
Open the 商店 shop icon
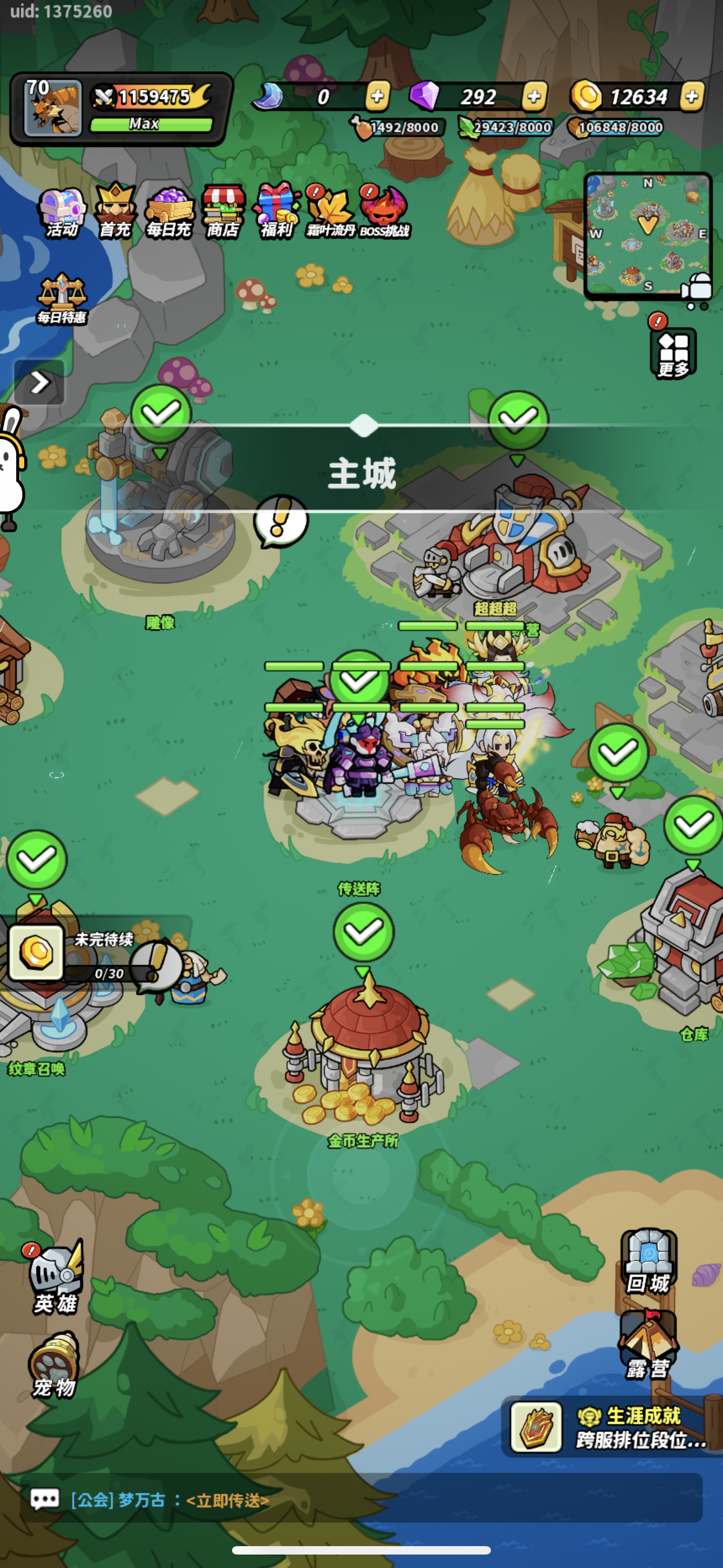[x=224, y=209]
